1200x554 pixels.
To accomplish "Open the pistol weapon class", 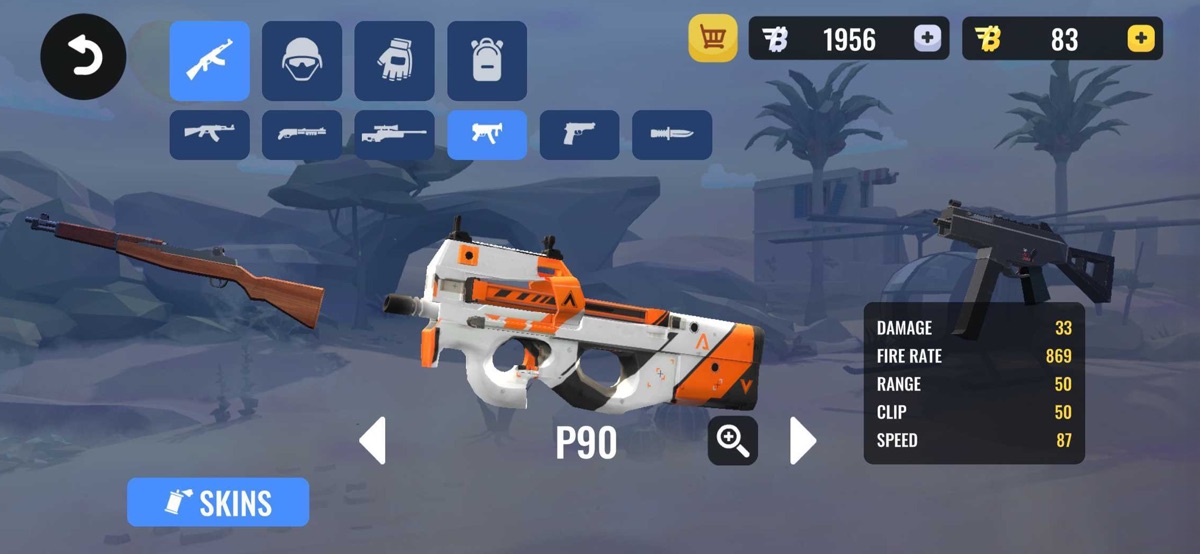I will click(x=579, y=135).
